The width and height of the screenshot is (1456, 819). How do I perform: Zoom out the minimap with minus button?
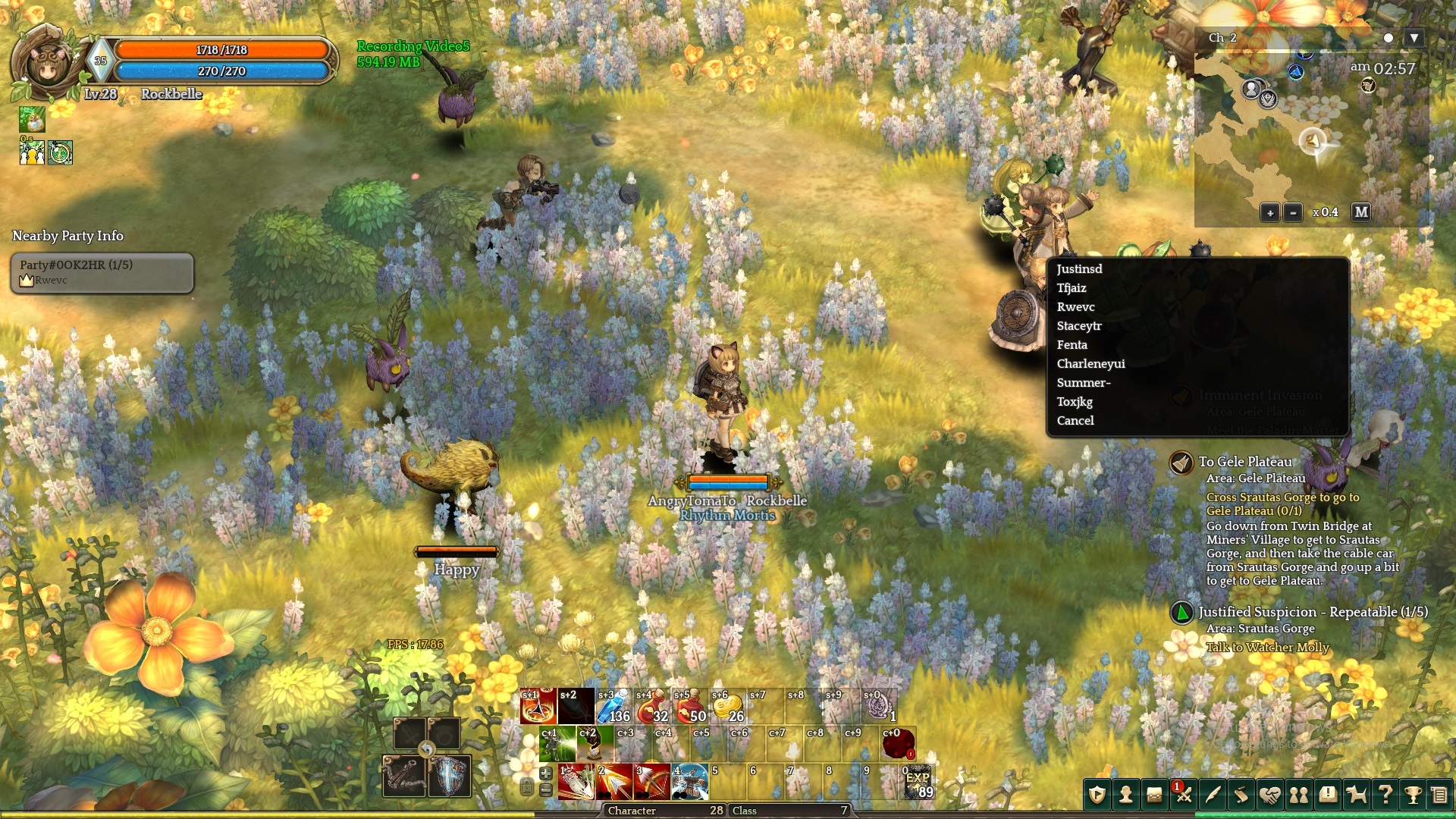(x=1293, y=213)
